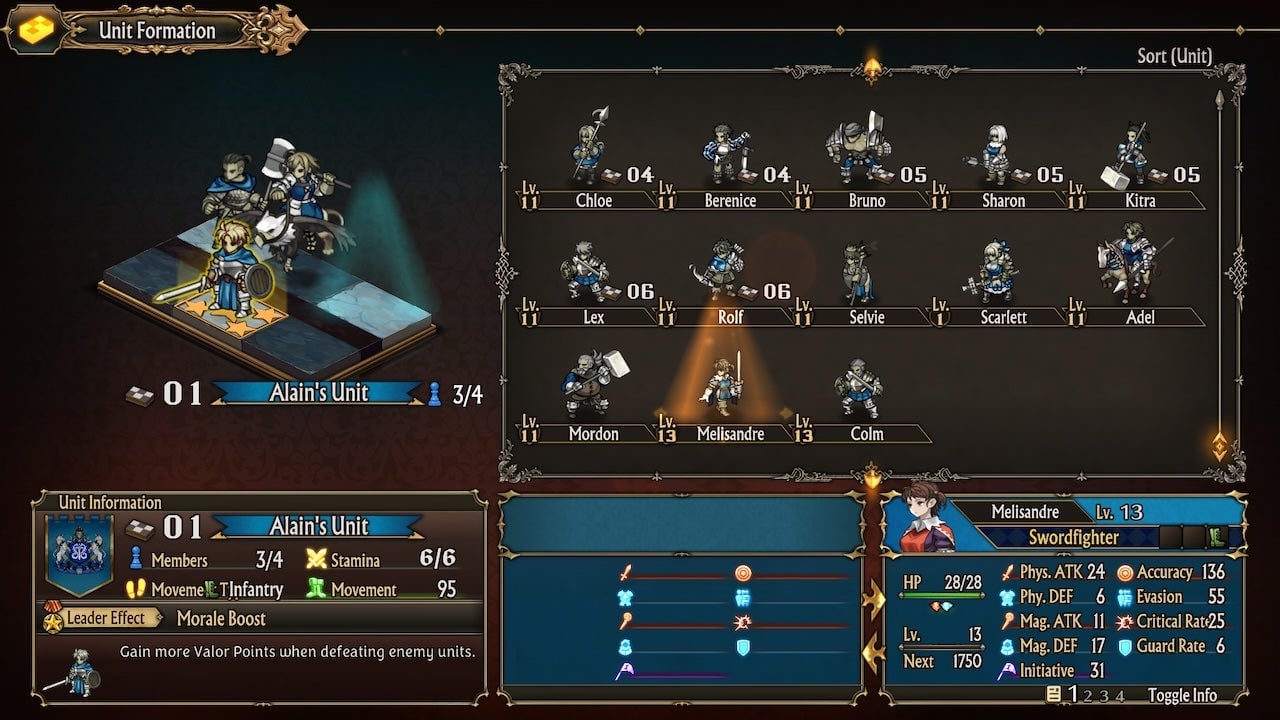Click the Mag. ATK wand icon
The width and height of the screenshot is (1280, 720).
point(1008,622)
